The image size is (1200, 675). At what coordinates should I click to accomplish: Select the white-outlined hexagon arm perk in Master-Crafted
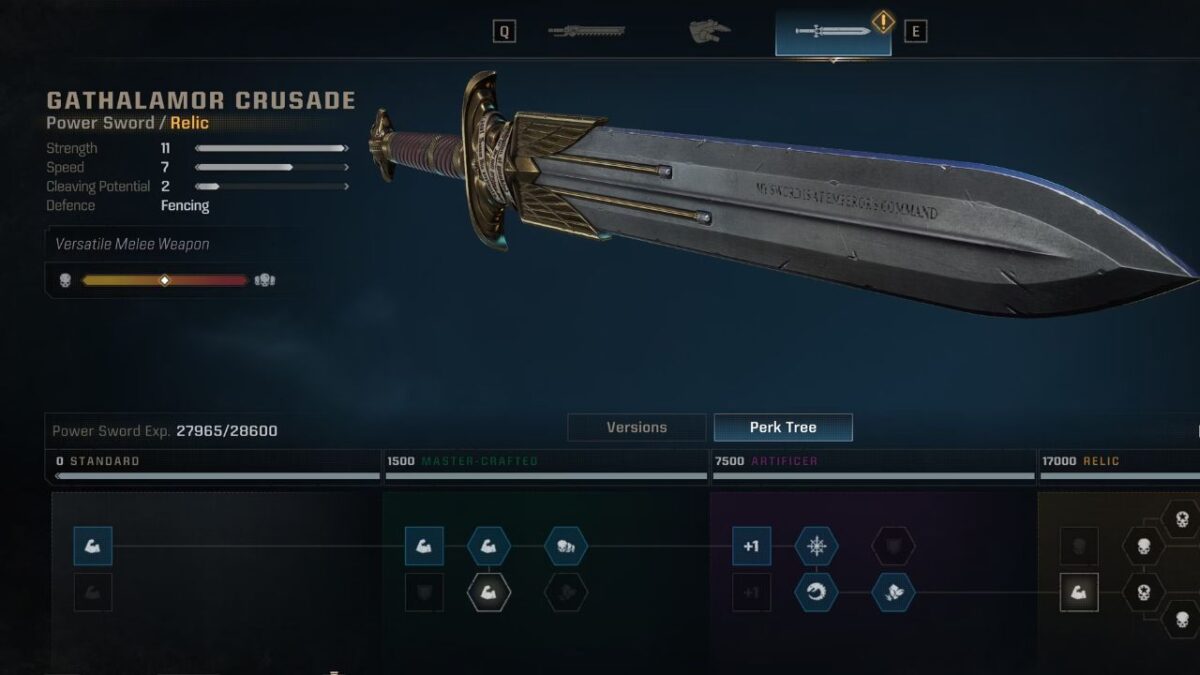[489, 592]
